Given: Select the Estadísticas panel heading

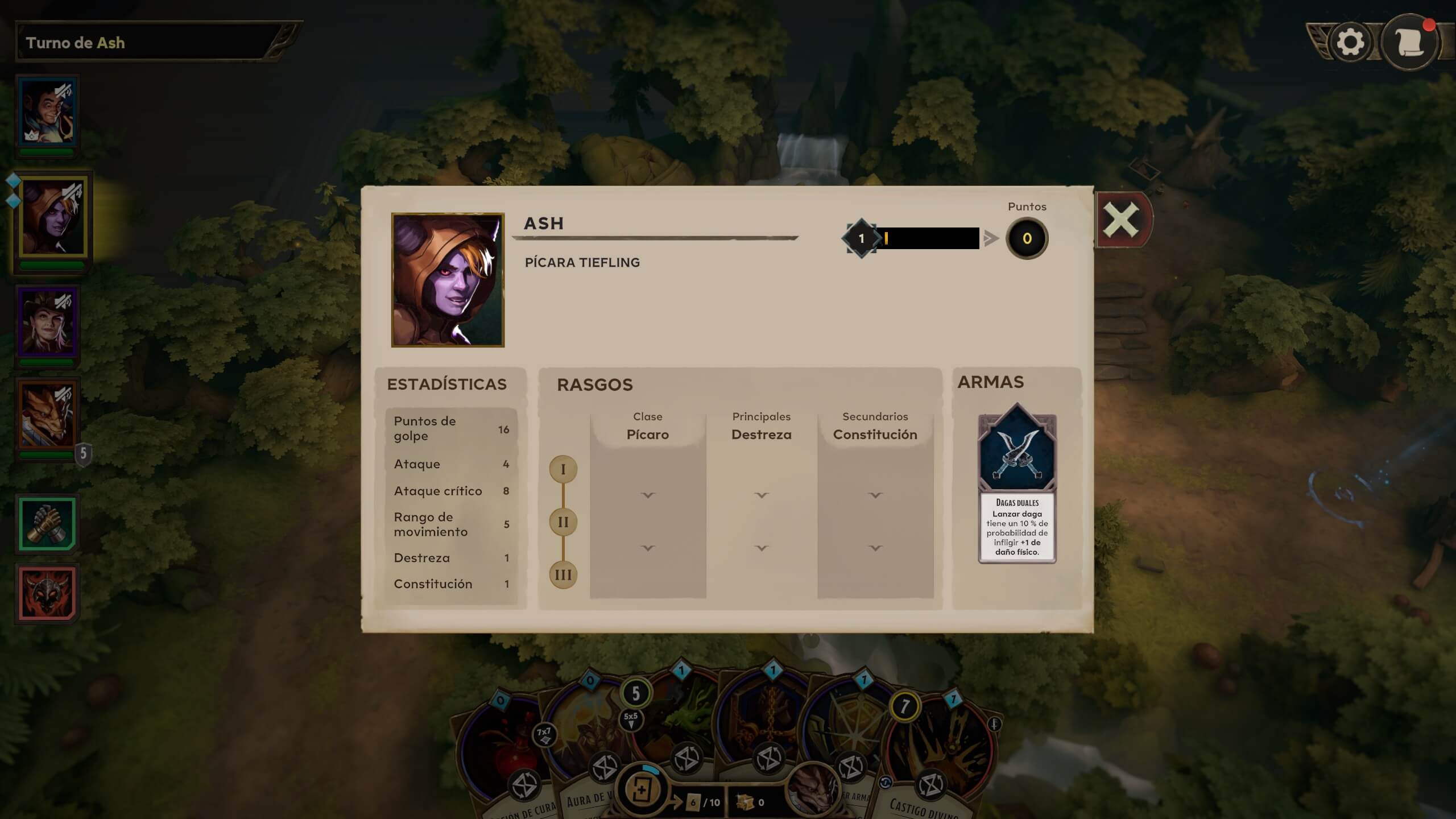Looking at the screenshot, I should (447, 384).
